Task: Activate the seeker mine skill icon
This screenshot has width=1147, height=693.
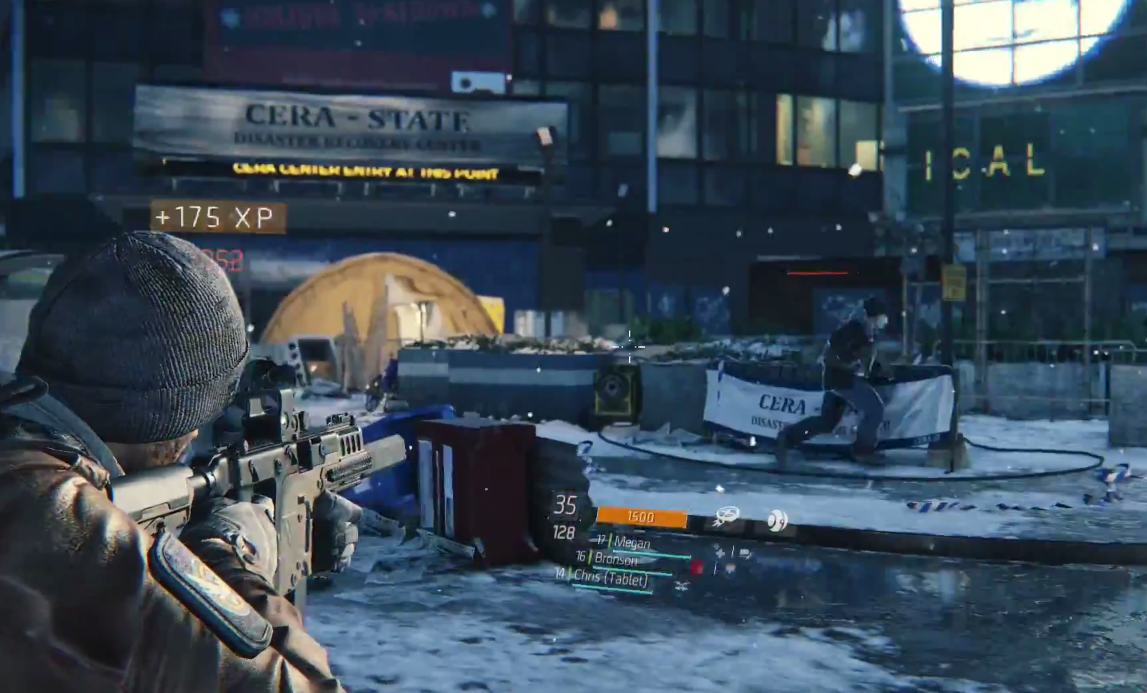Action: (727, 516)
